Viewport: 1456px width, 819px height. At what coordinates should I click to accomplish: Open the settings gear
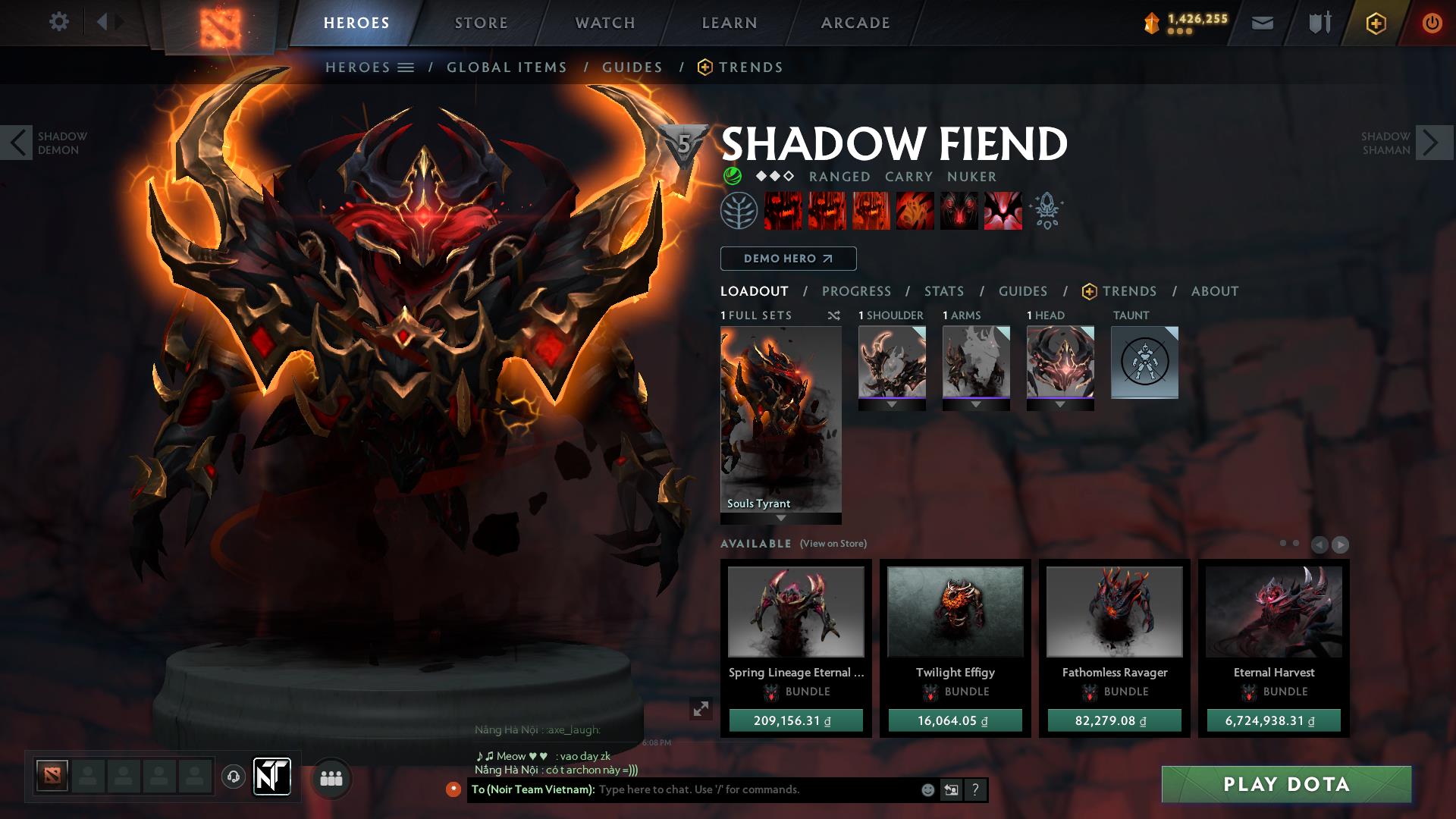59,21
